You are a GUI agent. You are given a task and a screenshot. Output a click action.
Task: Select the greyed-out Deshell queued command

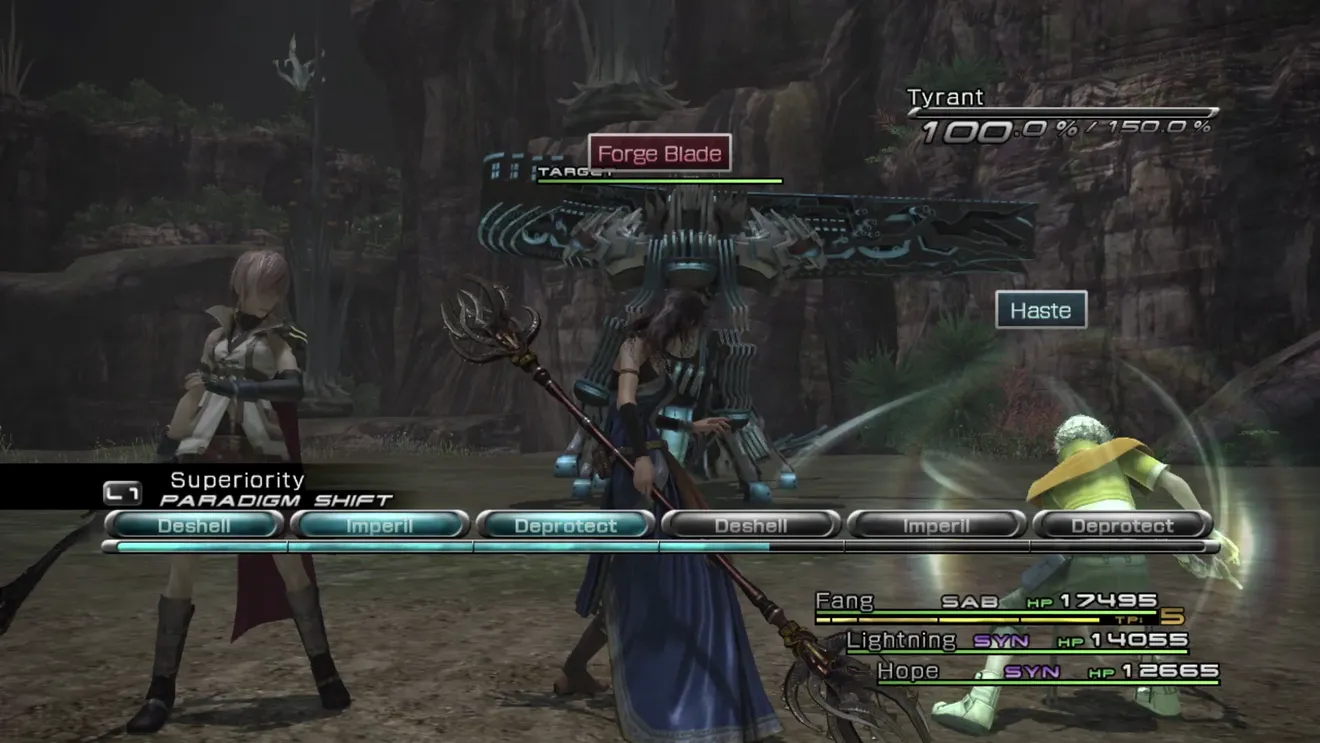pyautogui.click(x=751, y=525)
